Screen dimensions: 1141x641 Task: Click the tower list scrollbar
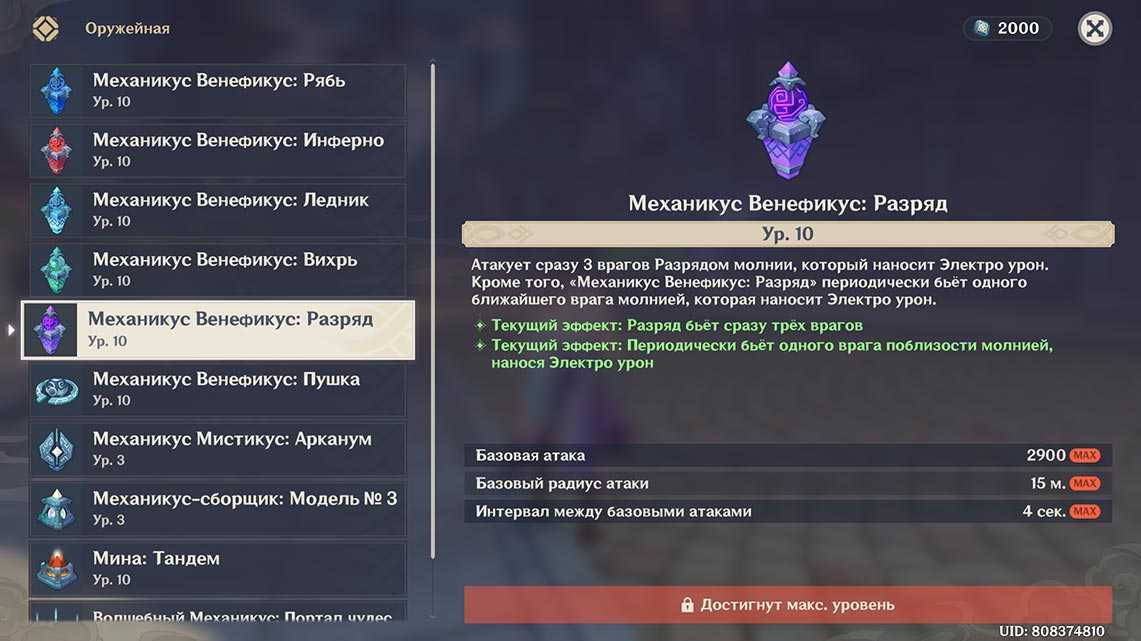433,340
